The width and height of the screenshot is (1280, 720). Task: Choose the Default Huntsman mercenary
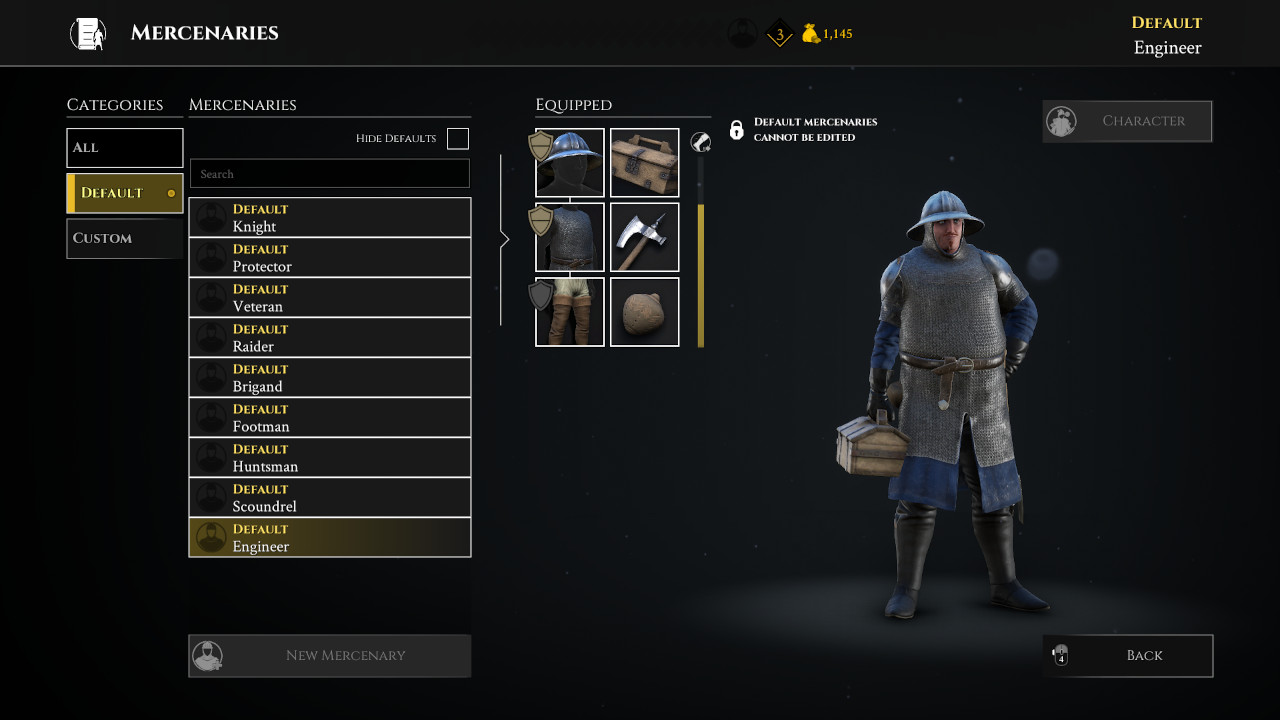330,457
